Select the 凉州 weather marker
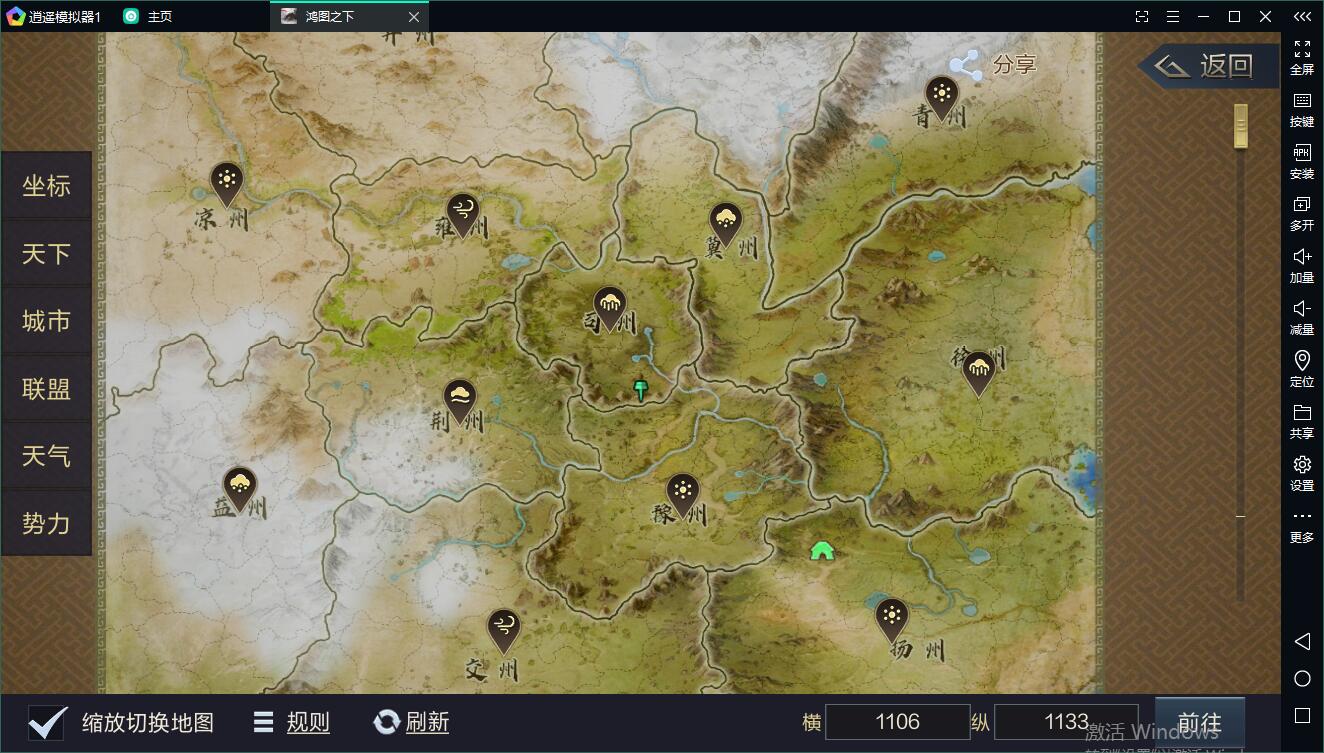1324x753 pixels. click(x=227, y=182)
